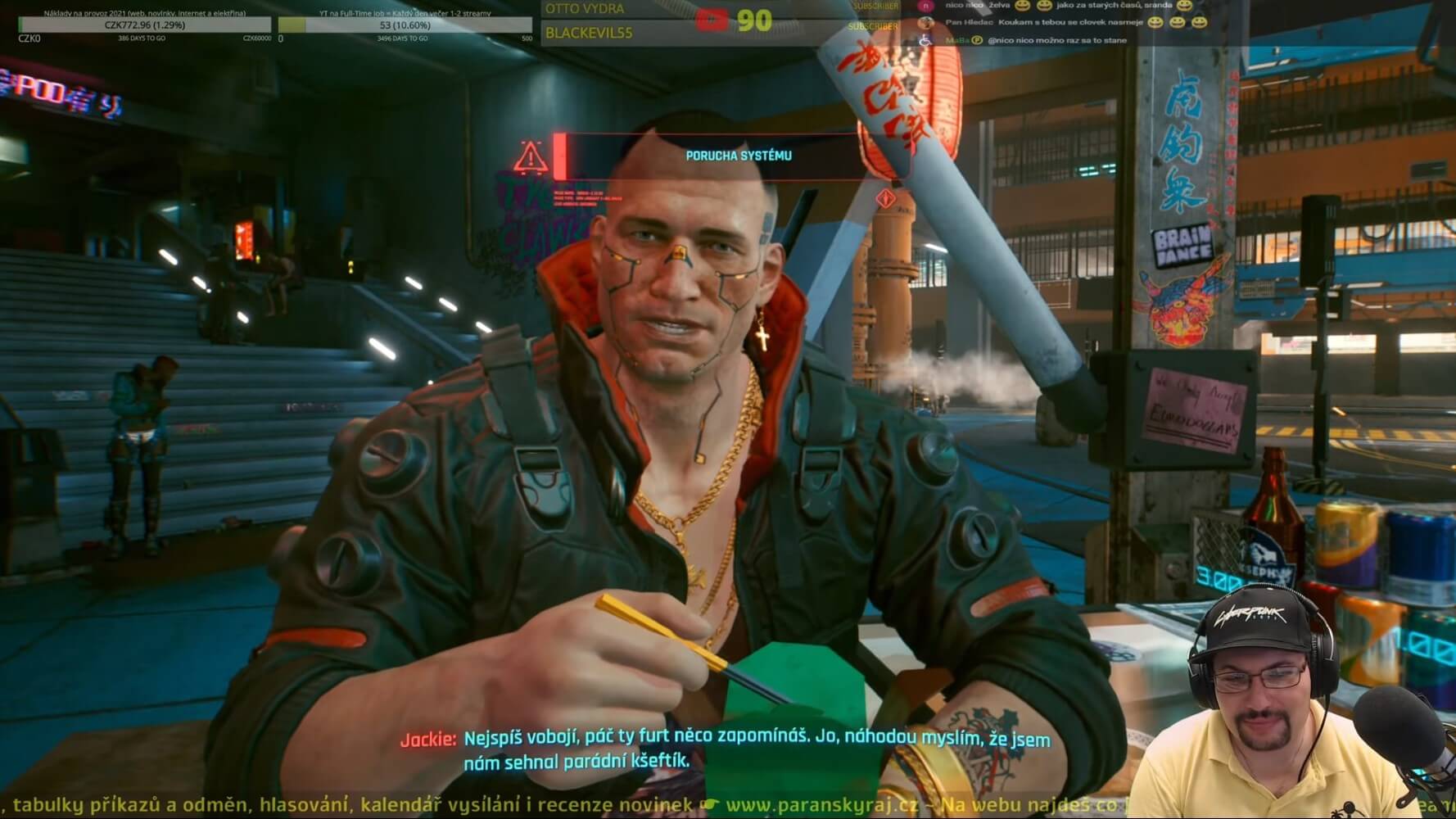Click the YouTube subscriber counter icon

tap(712, 20)
